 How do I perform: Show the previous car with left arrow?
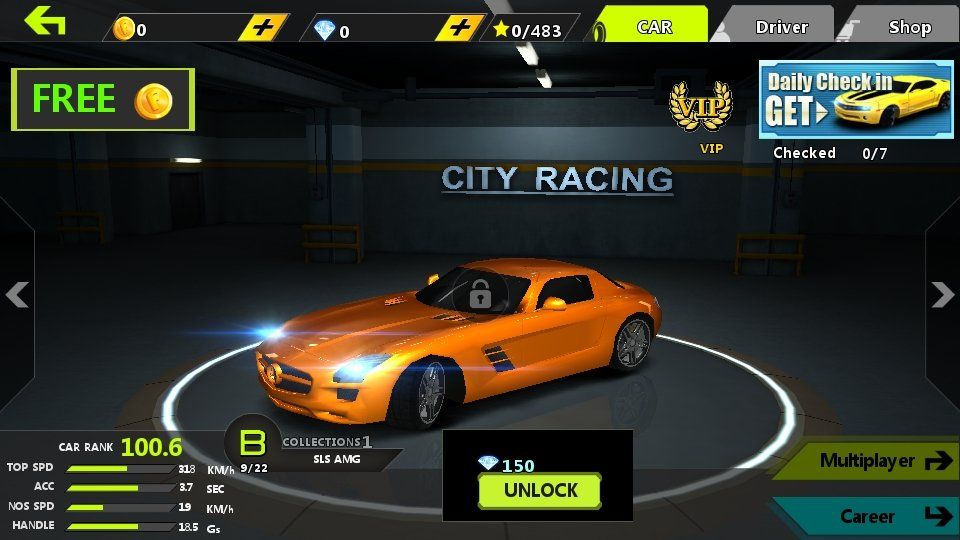pos(17,294)
